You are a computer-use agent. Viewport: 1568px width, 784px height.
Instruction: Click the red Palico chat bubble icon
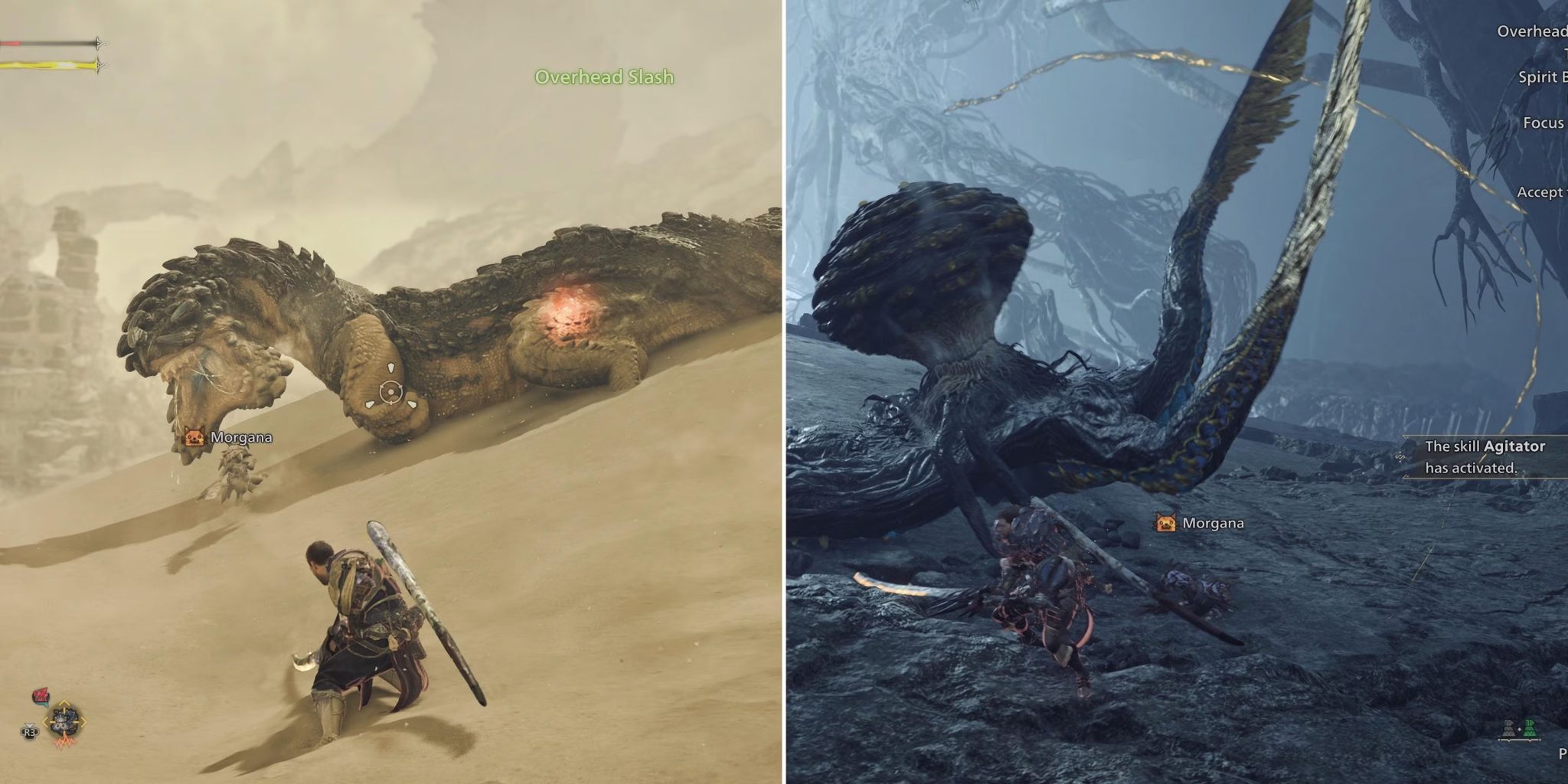pos(41,695)
